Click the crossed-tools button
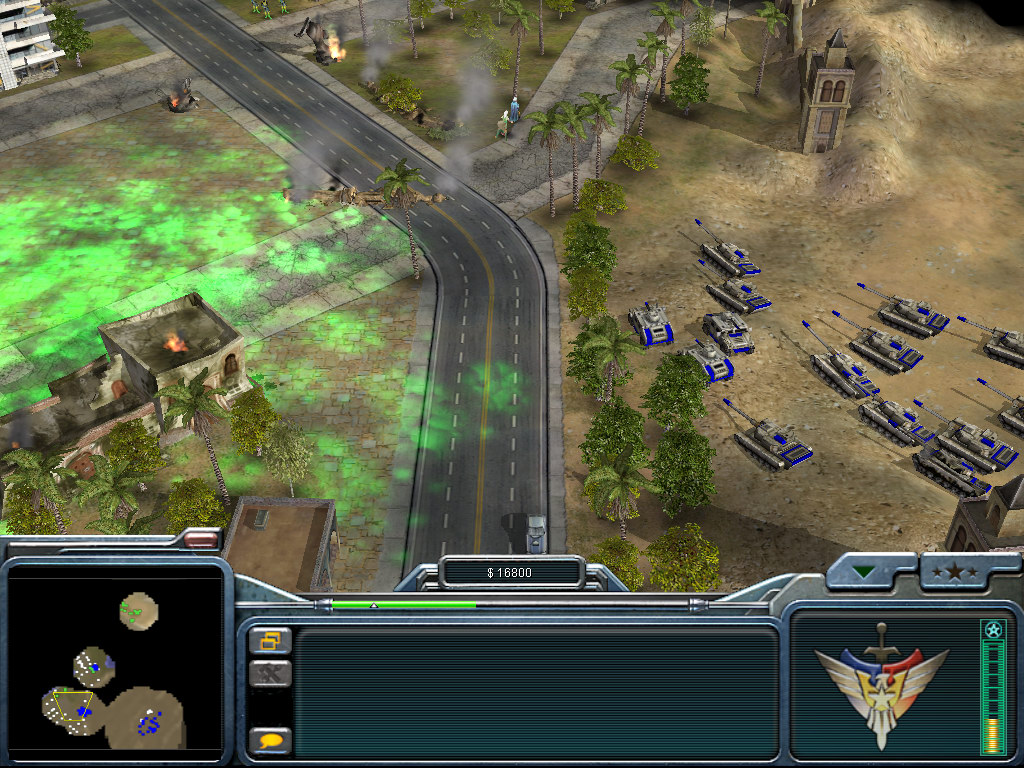The image size is (1024, 768). (269, 673)
